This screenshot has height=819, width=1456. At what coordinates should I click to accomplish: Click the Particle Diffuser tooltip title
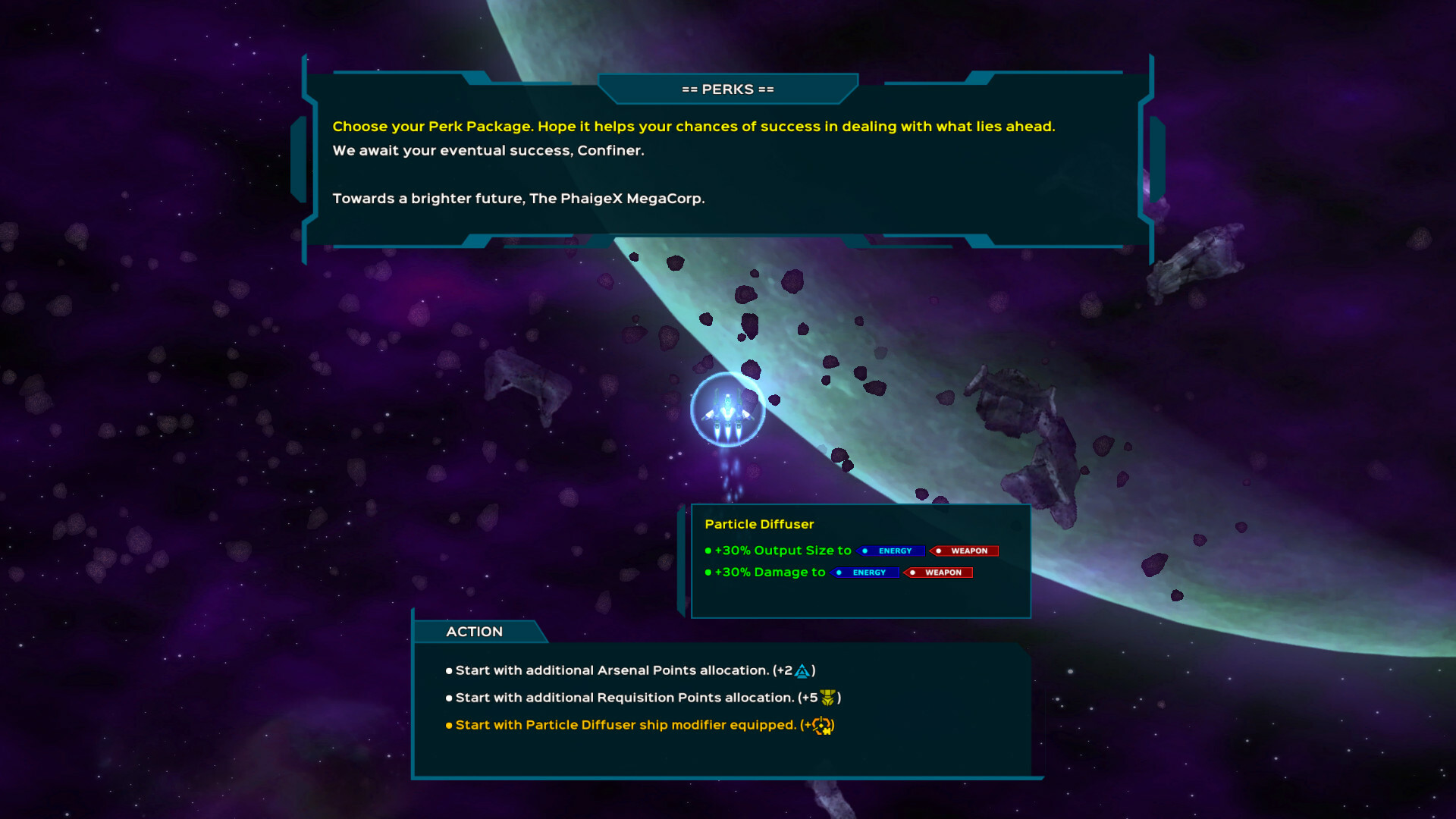coord(759,524)
